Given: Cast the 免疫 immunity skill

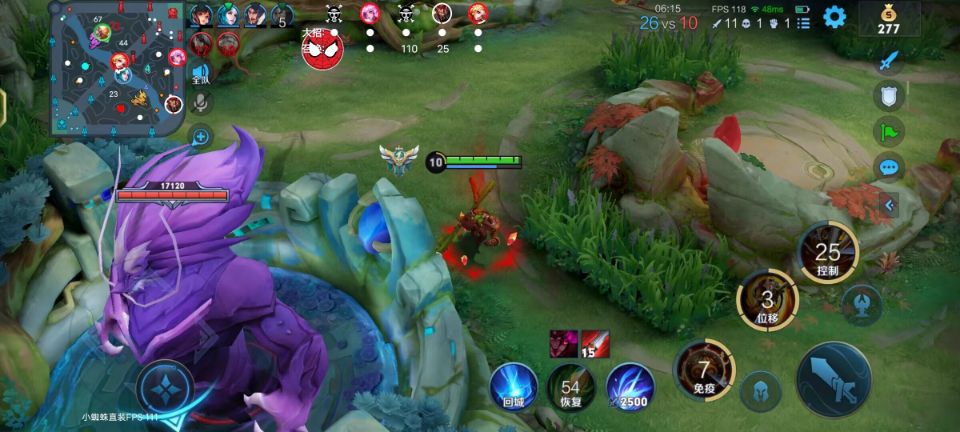Looking at the screenshot, I should 704,371.
